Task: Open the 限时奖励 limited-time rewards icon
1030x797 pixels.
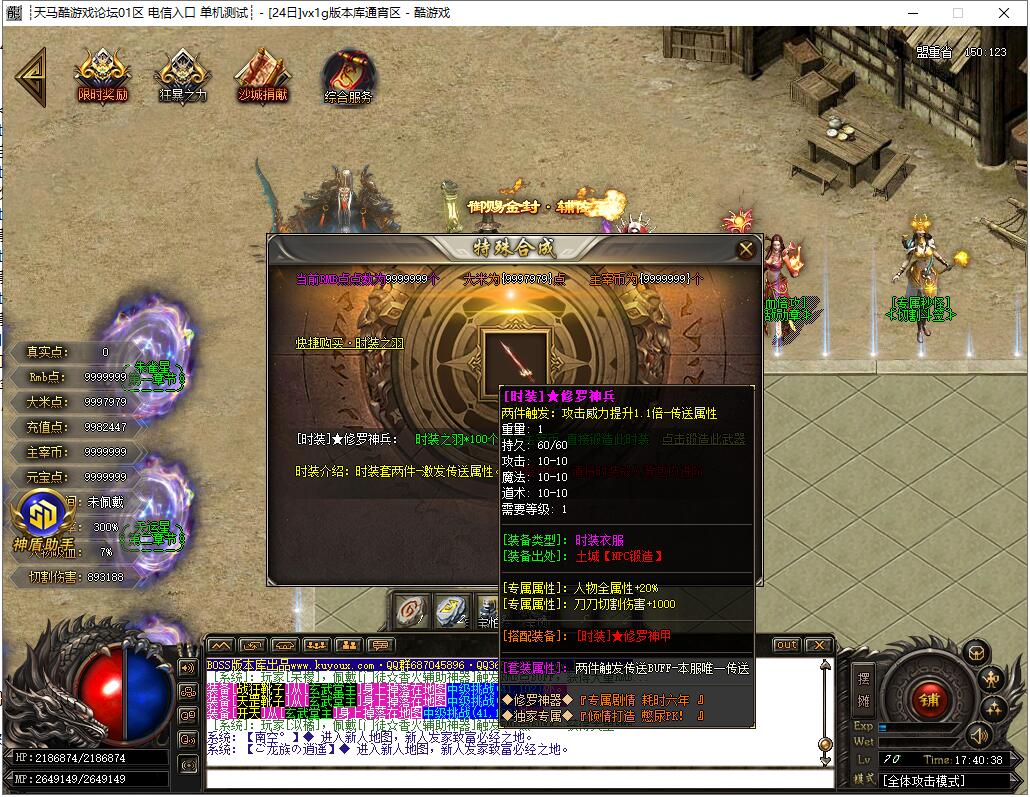Action: tap(103, 75)
